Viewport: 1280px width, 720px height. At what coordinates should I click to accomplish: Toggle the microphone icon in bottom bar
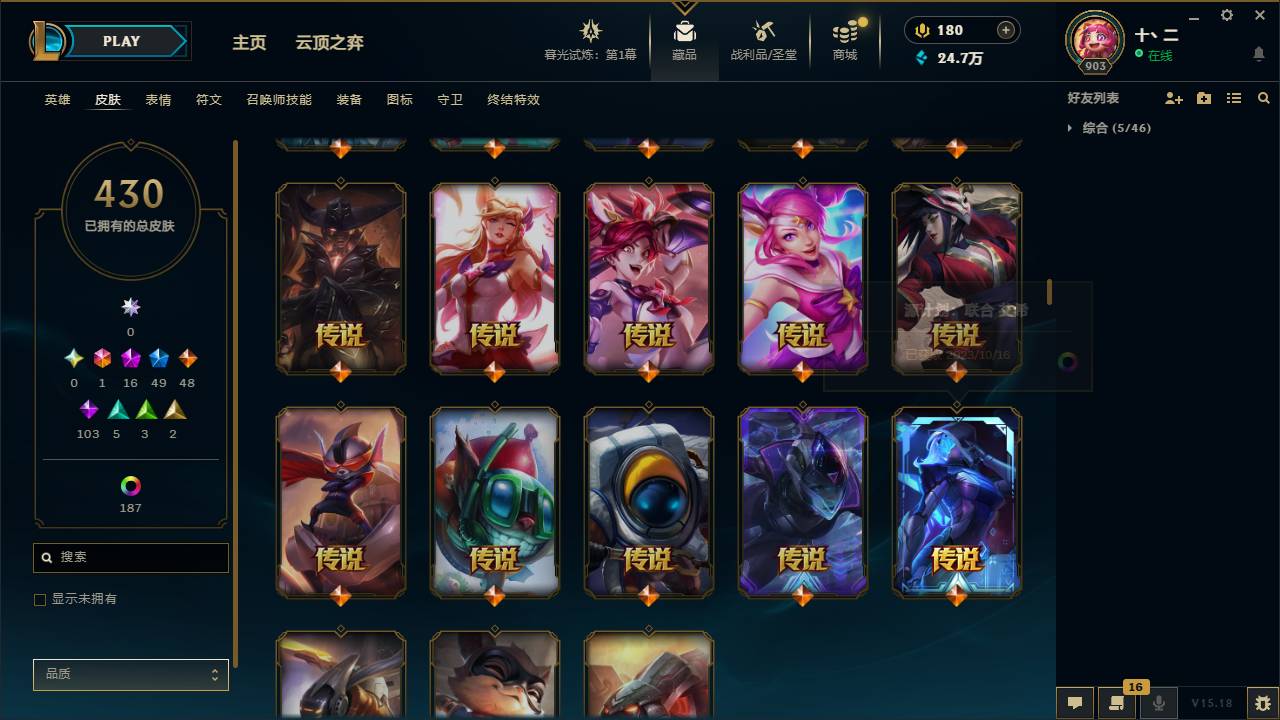click(x=1158, y=703)
